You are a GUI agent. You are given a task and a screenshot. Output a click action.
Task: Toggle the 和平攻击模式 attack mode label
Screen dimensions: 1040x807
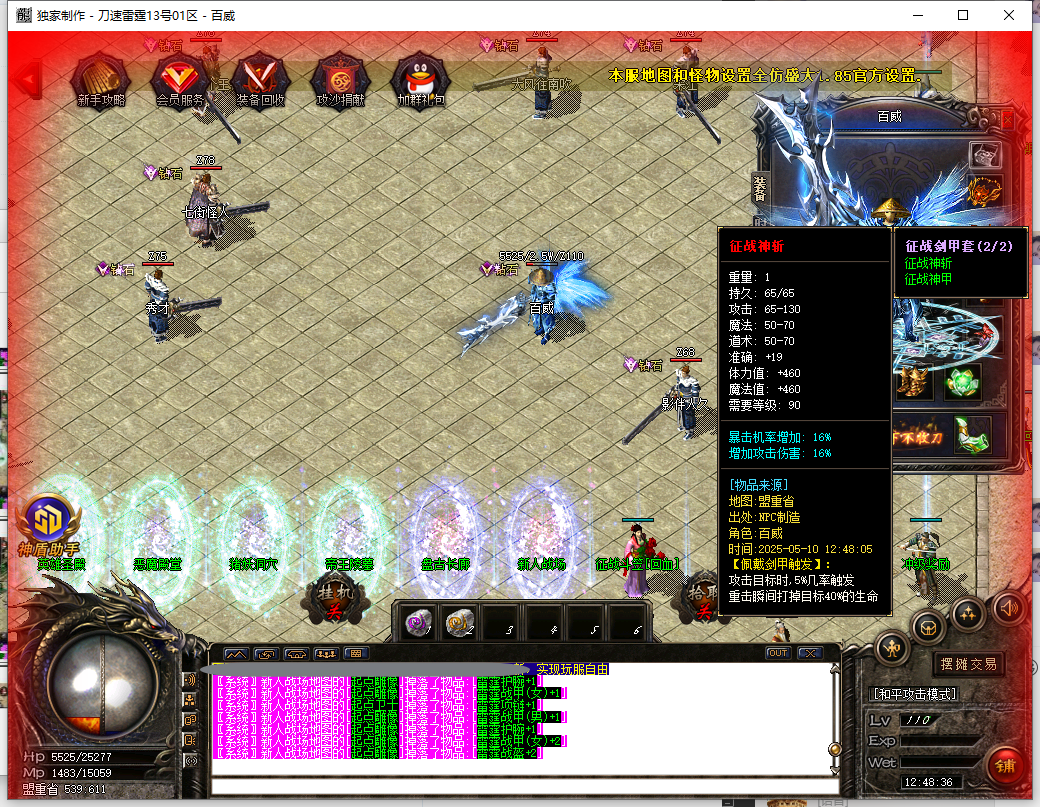tap(915, 694)
